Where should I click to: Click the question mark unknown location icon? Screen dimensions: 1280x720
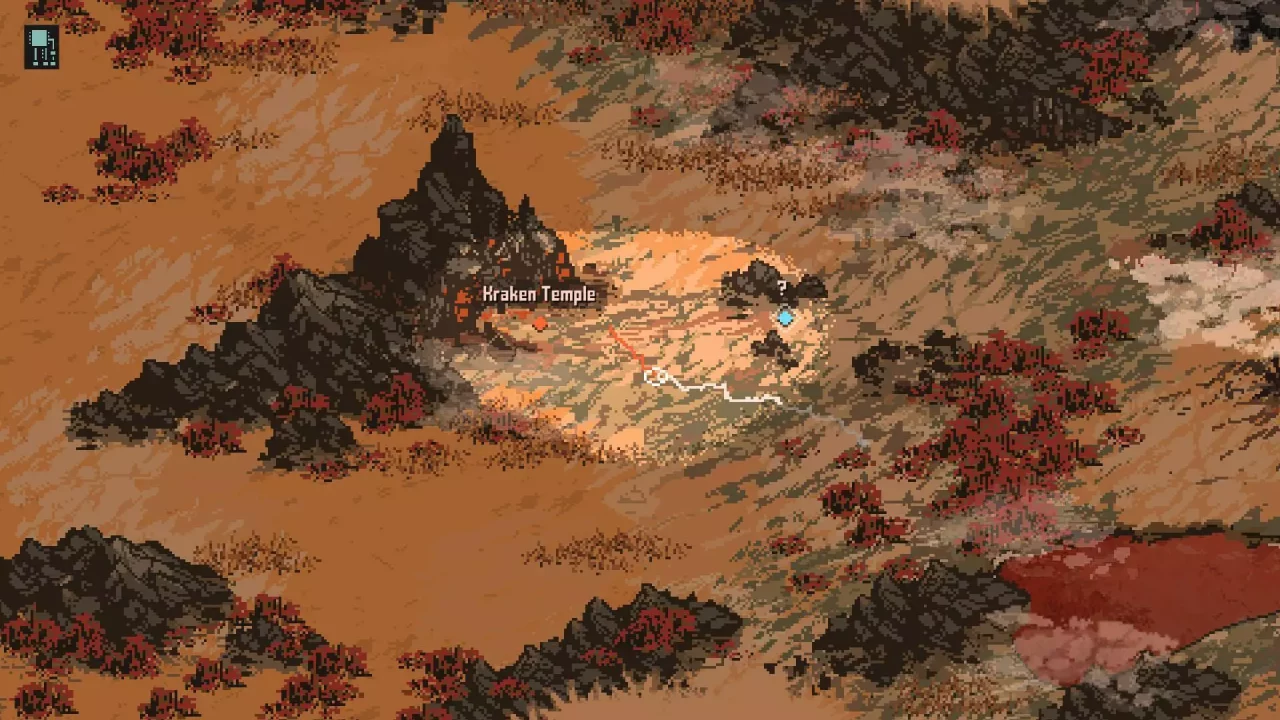[783, 288]
